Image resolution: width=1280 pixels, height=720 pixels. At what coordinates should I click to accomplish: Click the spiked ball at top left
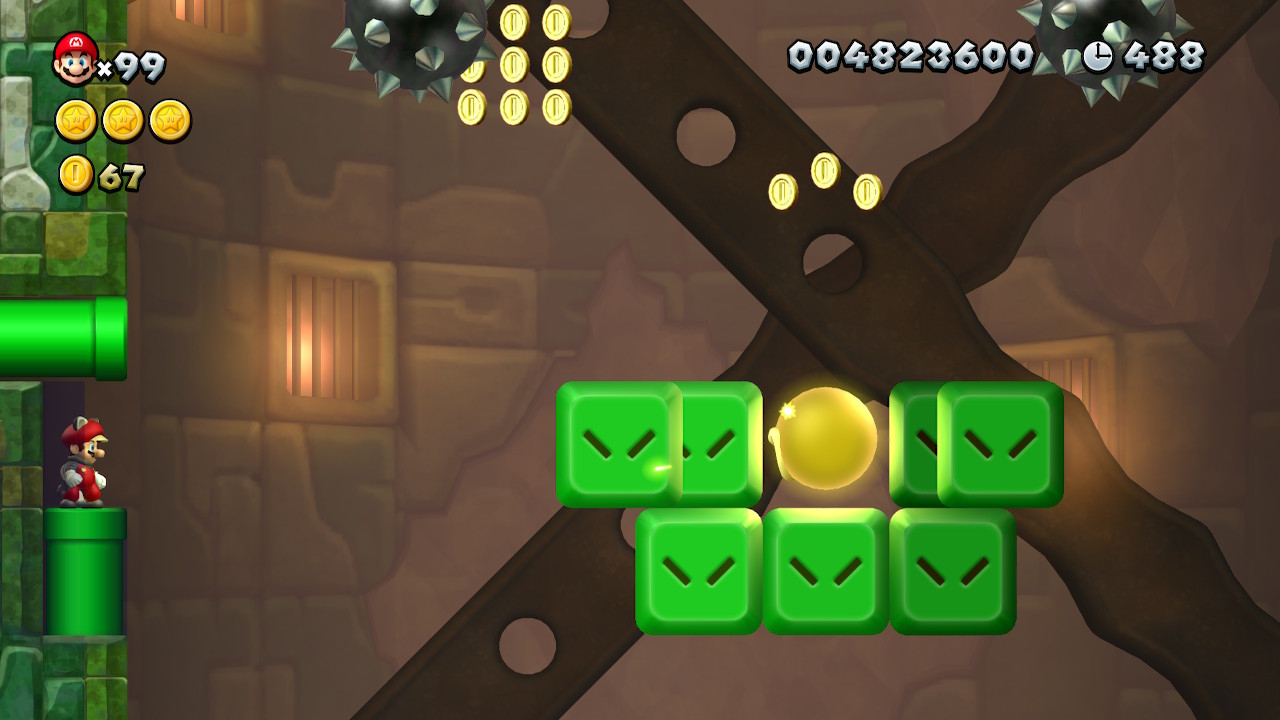click(x=408, y=40)
